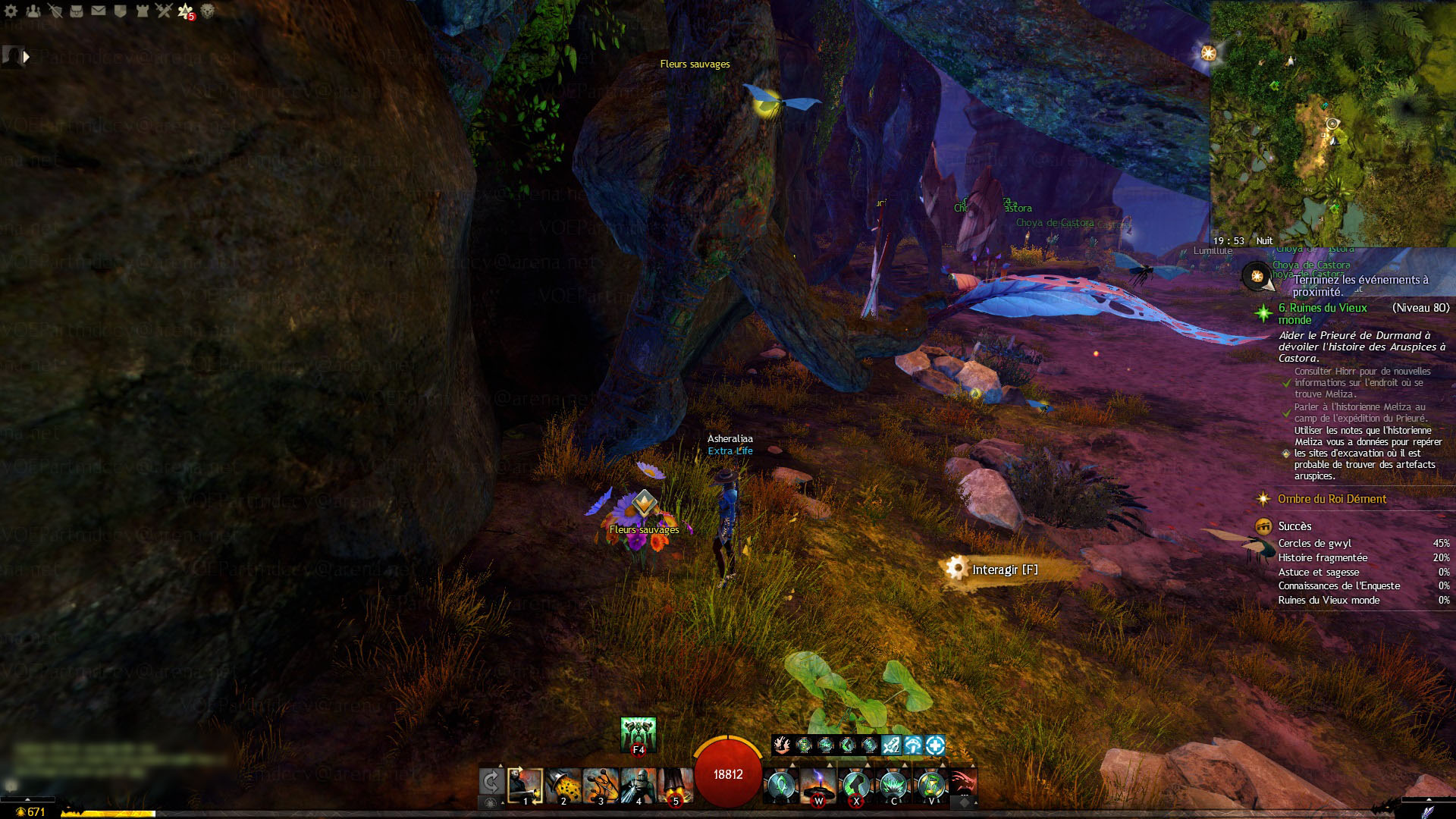Open the mail envelope icon
Image resolution: width=1456 pixels, height=819 pixels.
tap(99, 11)
